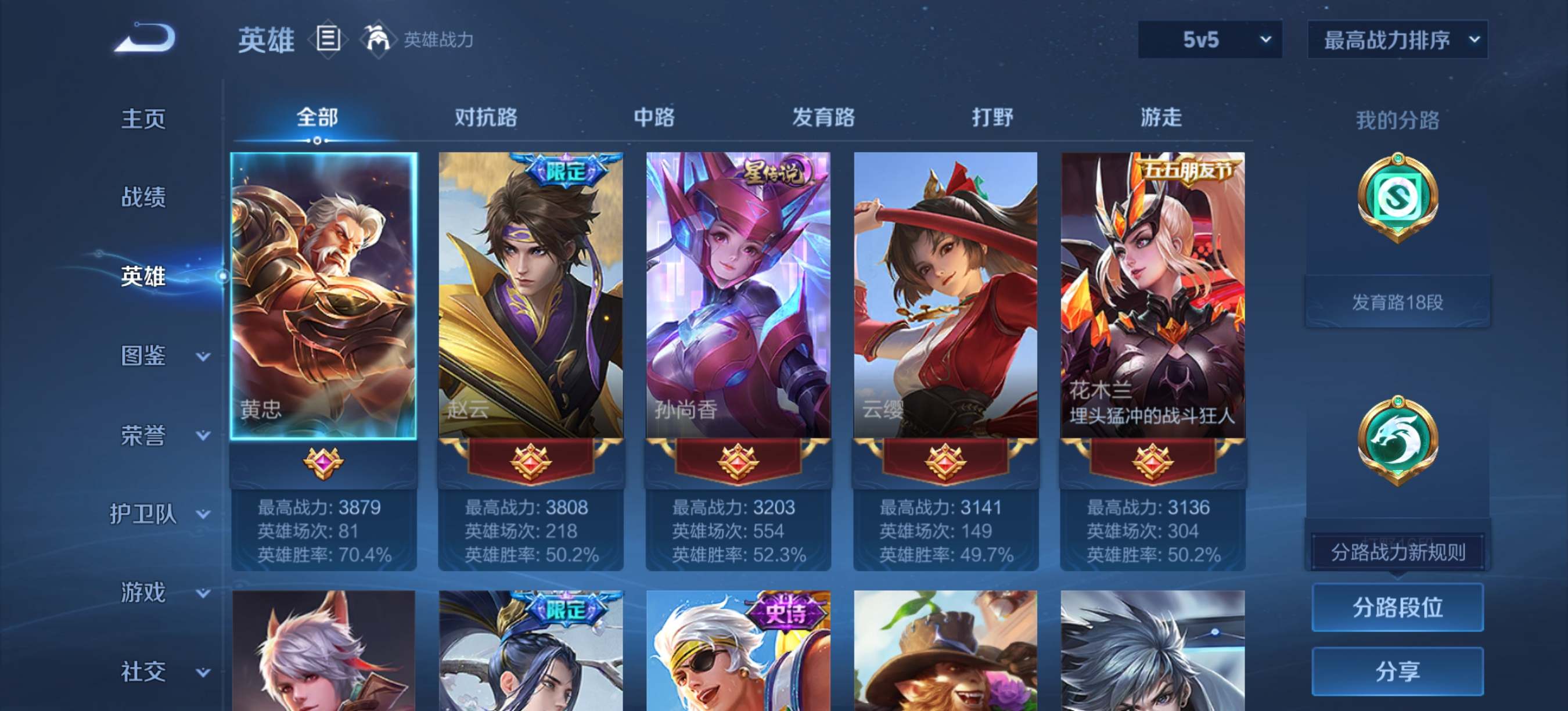This screenshot has width=1568, height=711.
Task: Open the 5v5 mode dropdown
Action: 1210,40
